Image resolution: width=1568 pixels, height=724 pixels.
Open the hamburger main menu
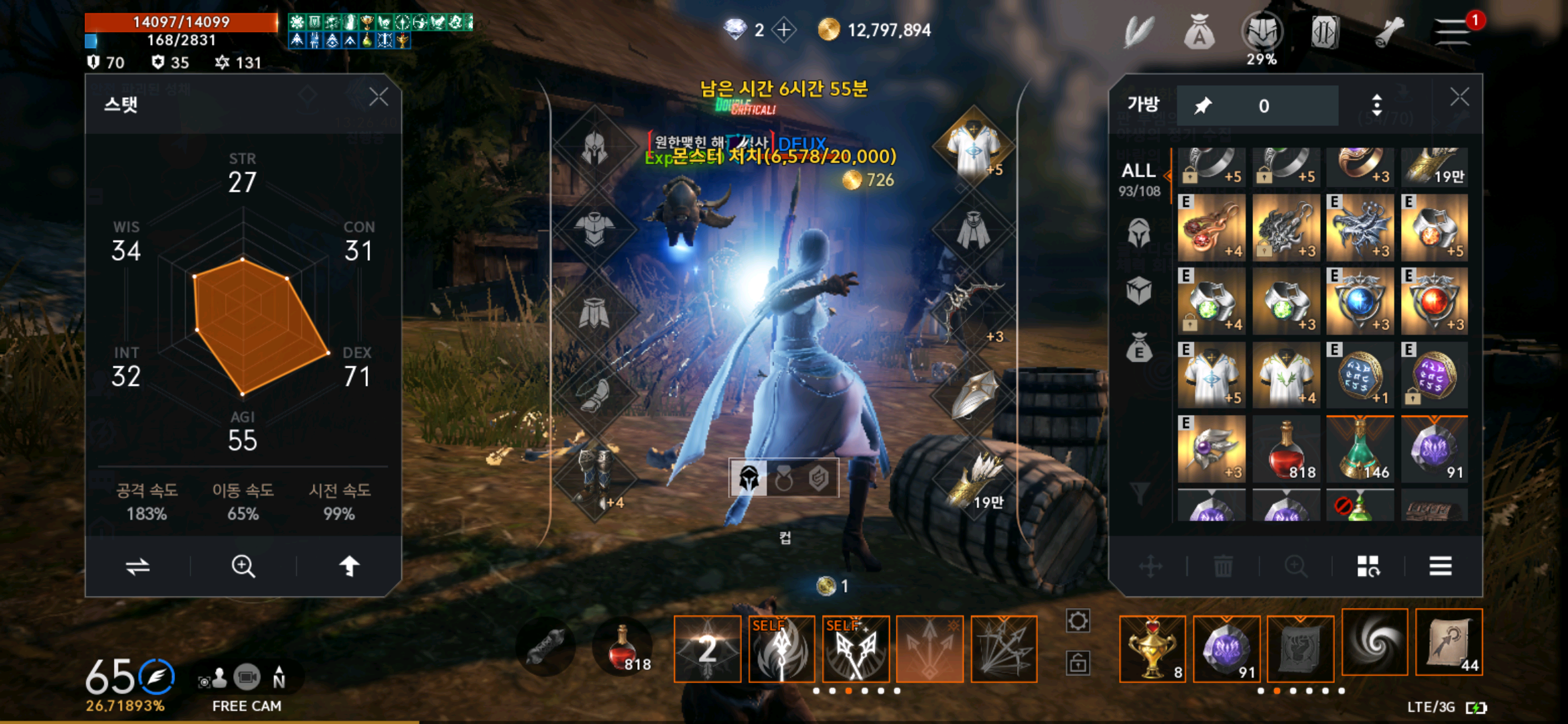coord(1451,32)
